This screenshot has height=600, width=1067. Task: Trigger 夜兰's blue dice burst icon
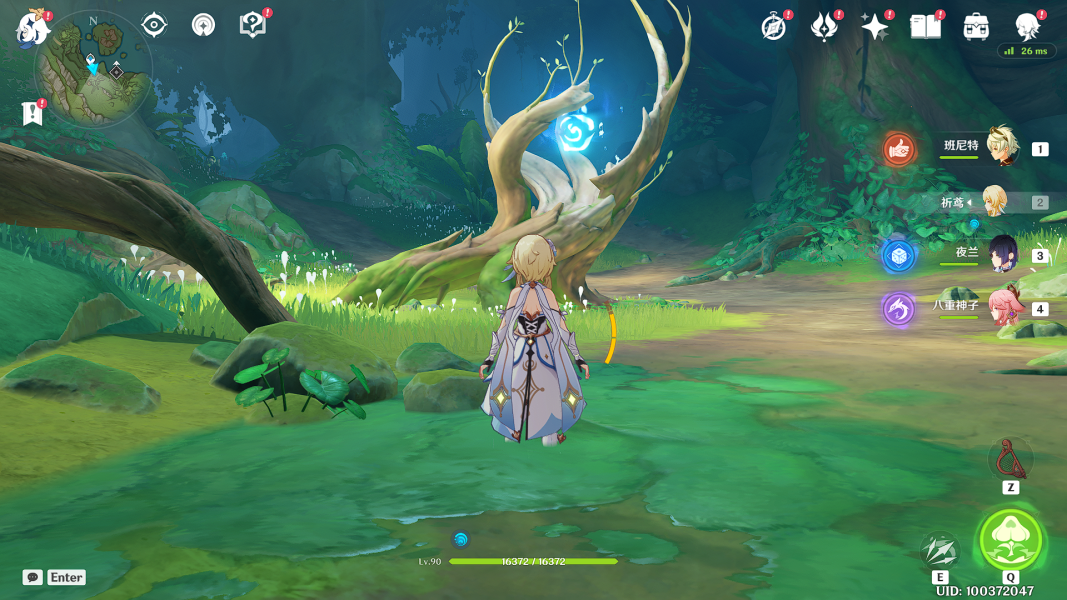tap(898, 256)
